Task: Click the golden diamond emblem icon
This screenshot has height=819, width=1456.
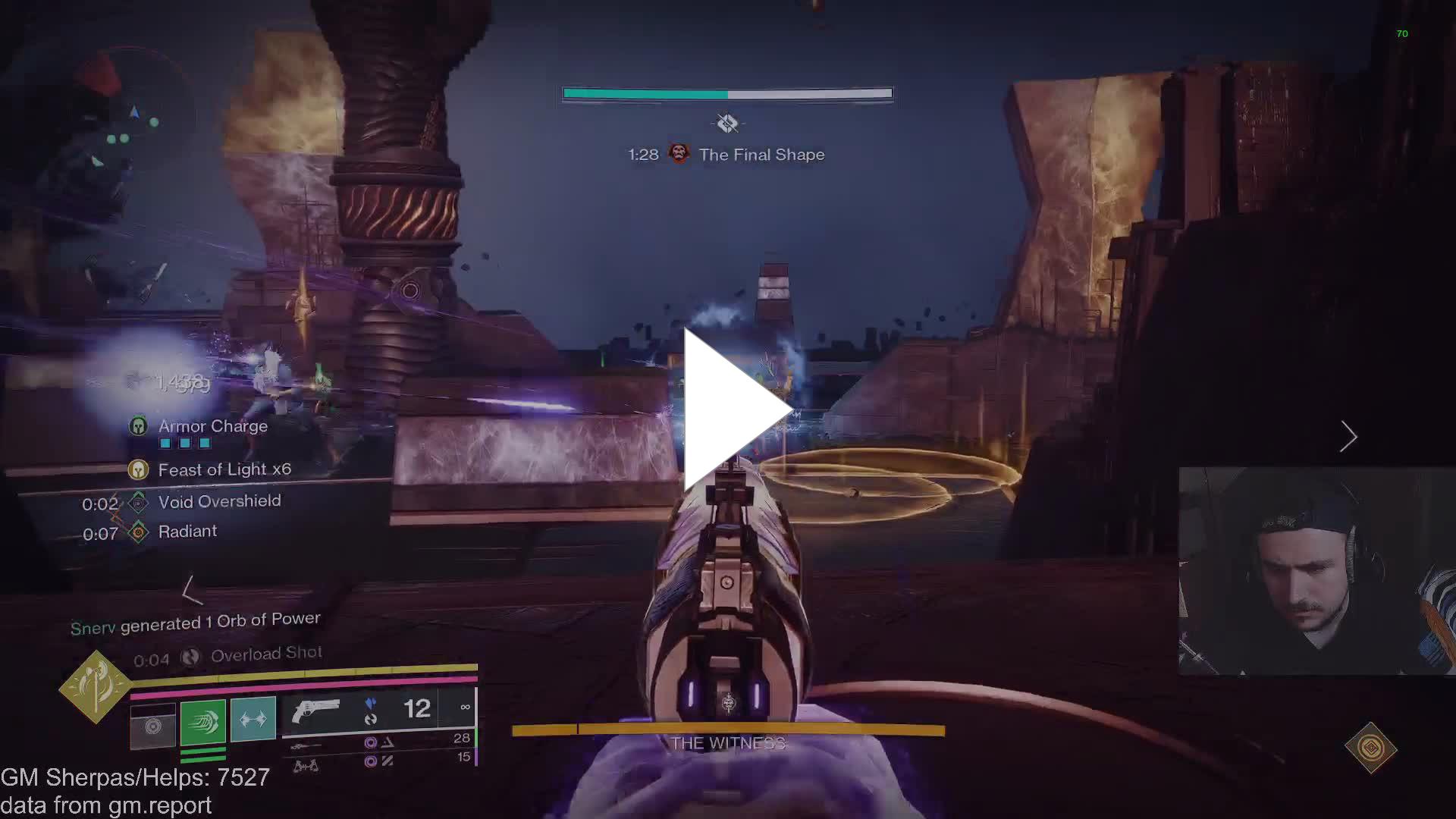Action: [x=1370, y=748]
